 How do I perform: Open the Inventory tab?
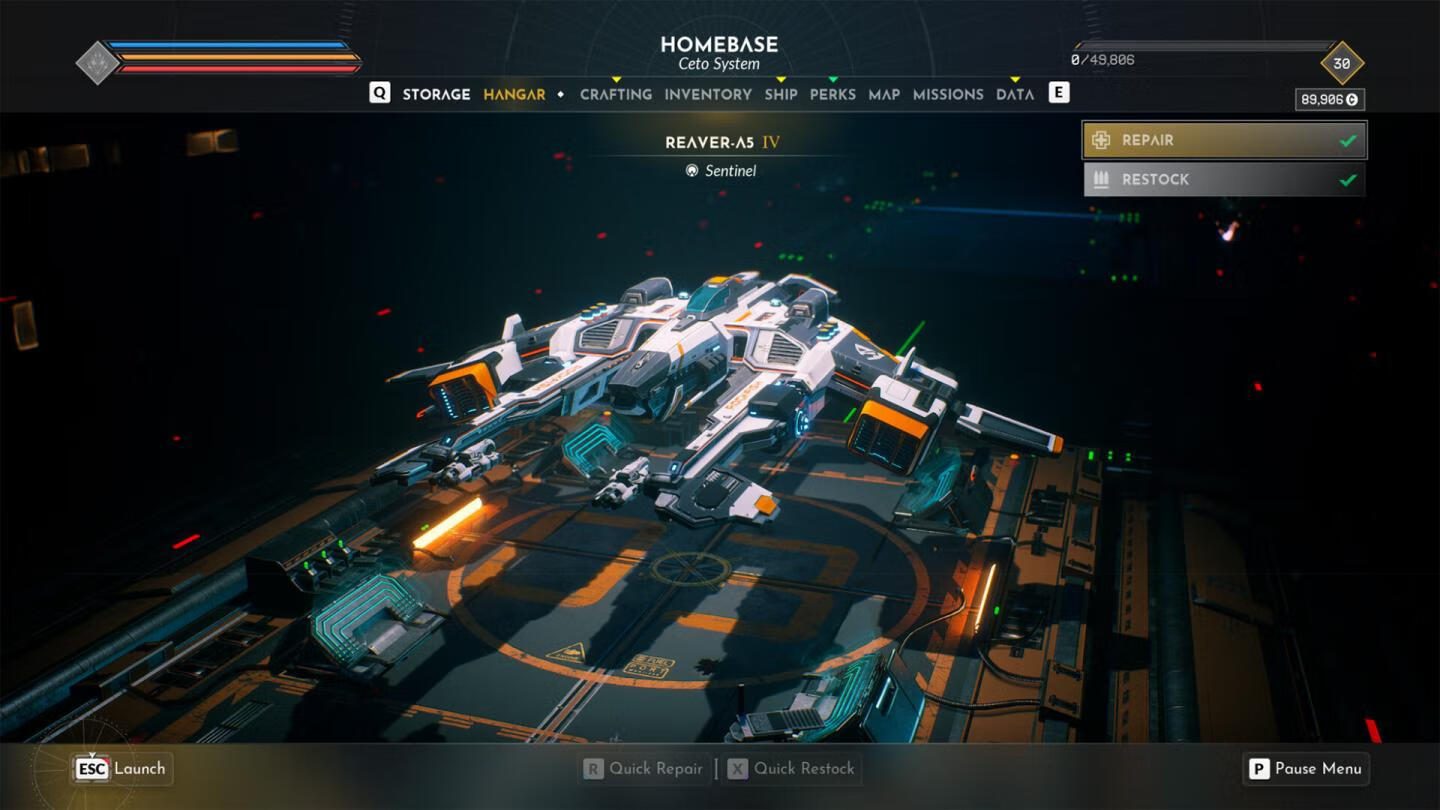[x=708, y=94]
